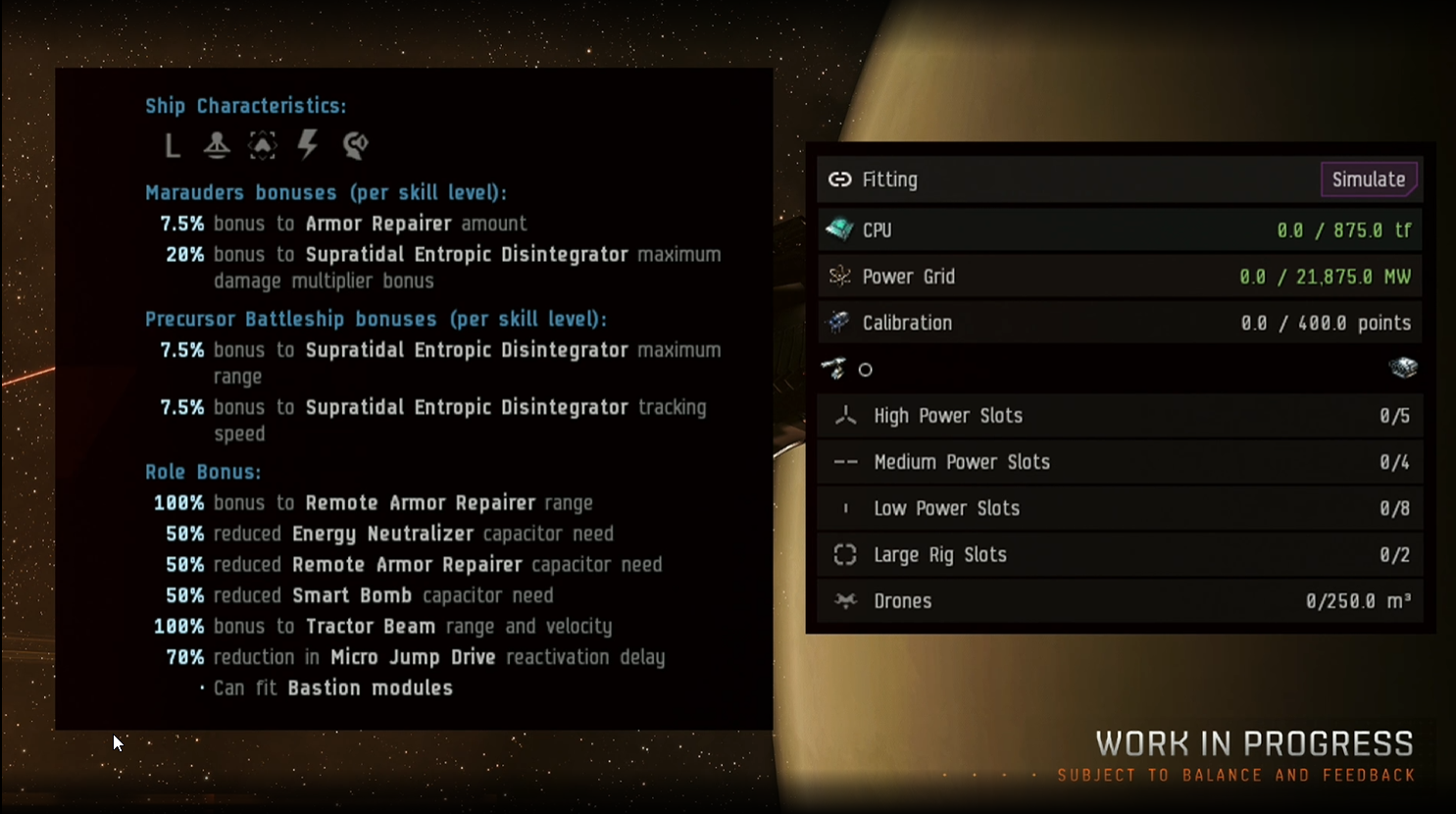Click the Drones icon in fitting panel
This screenshot has width=1456, height=814.
843,600
